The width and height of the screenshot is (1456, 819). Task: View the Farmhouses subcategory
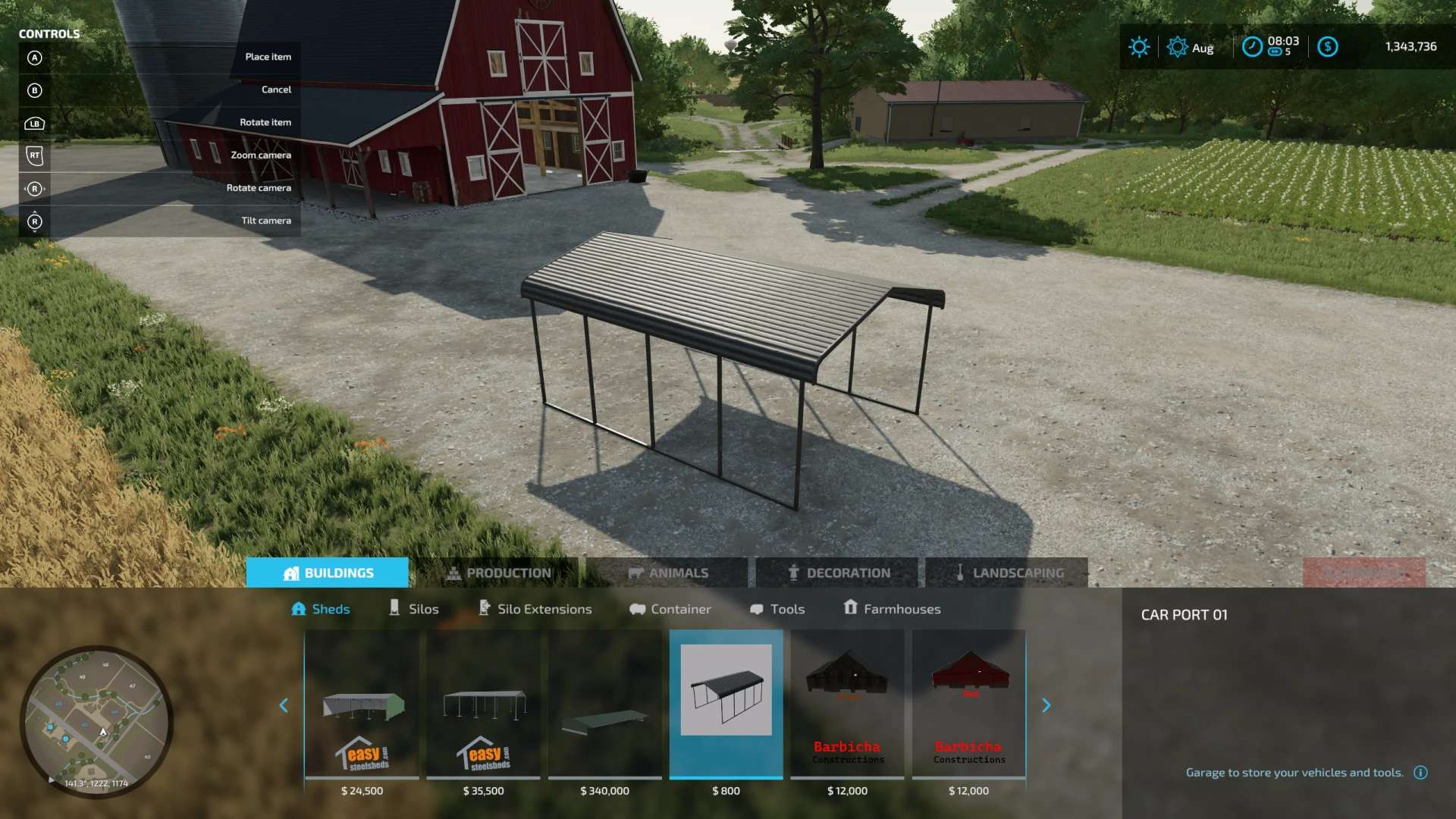point(893,609)
